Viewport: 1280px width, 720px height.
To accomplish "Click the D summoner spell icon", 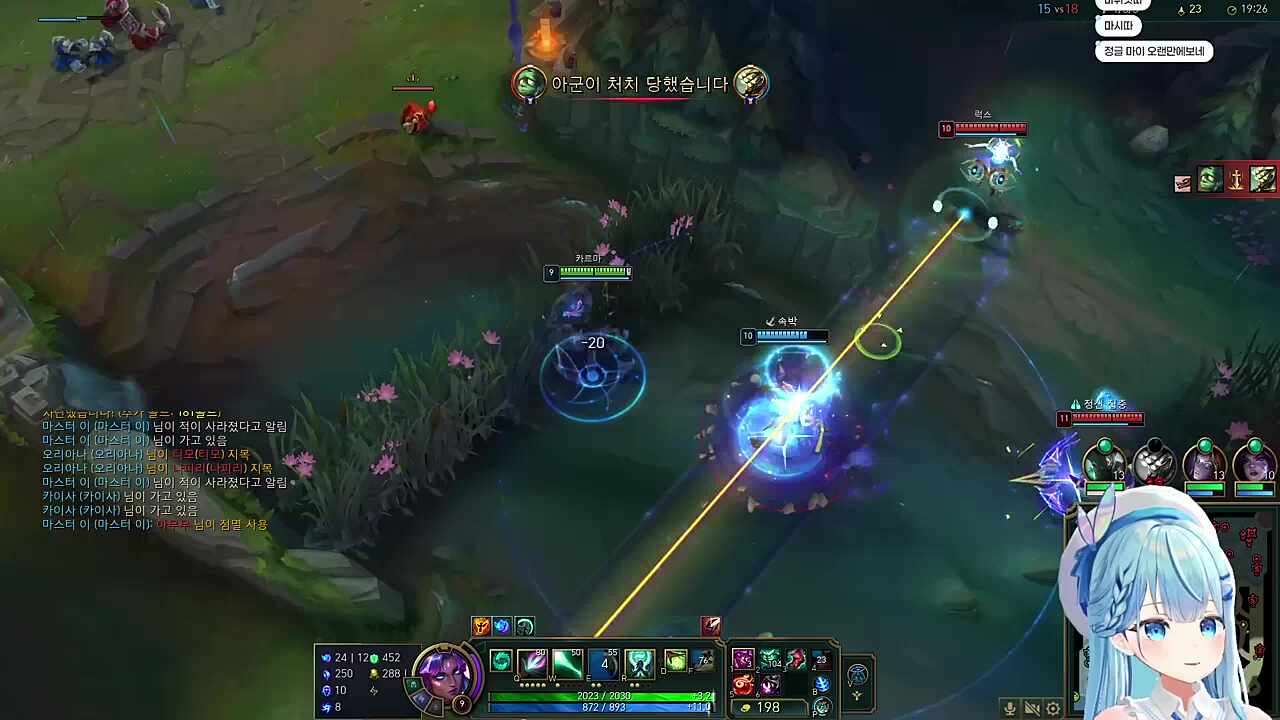I will coord(675,660).
